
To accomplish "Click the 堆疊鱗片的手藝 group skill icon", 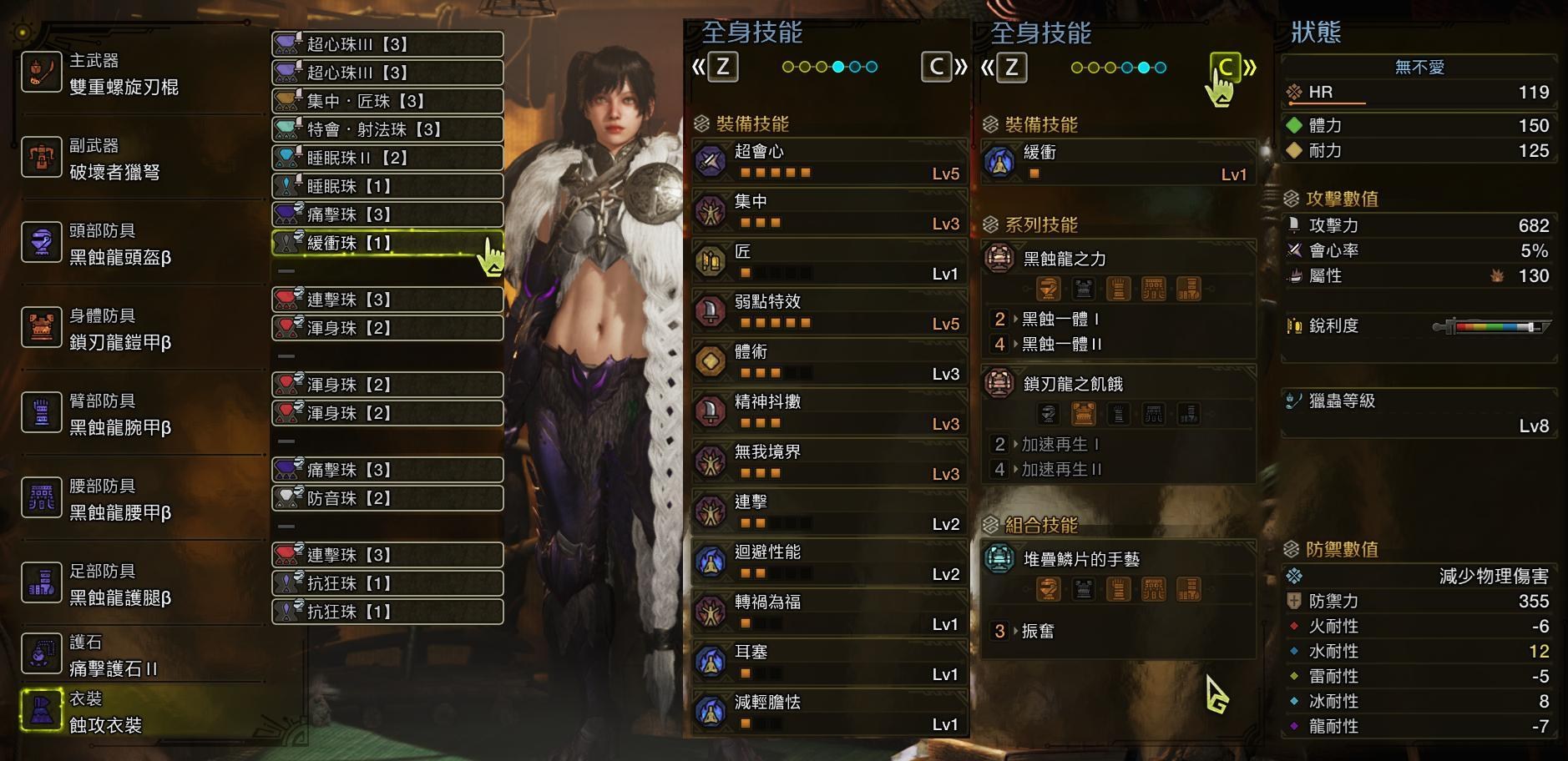I will [1001, 560].
